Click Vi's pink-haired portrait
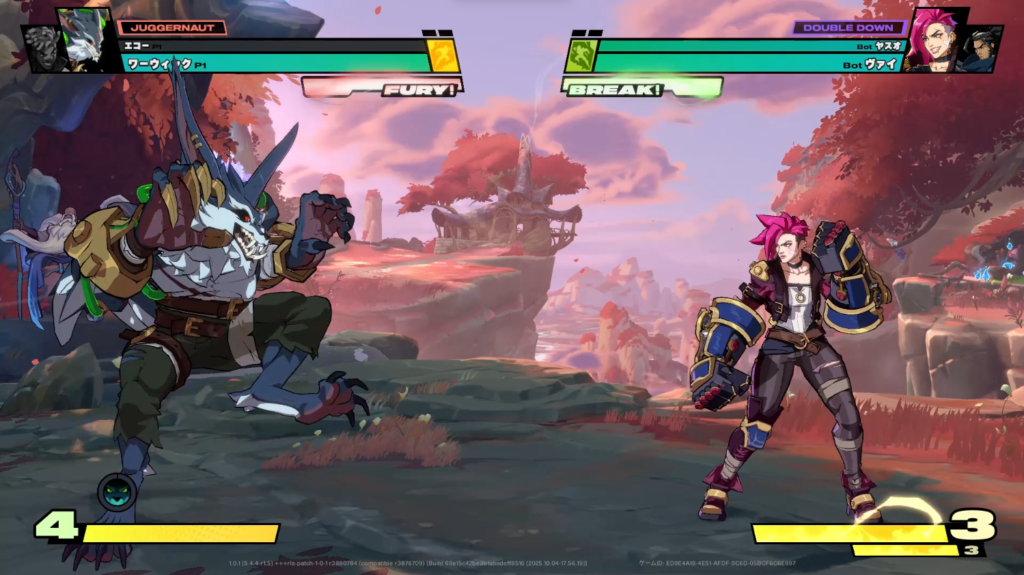 click(x=934, y=39)
